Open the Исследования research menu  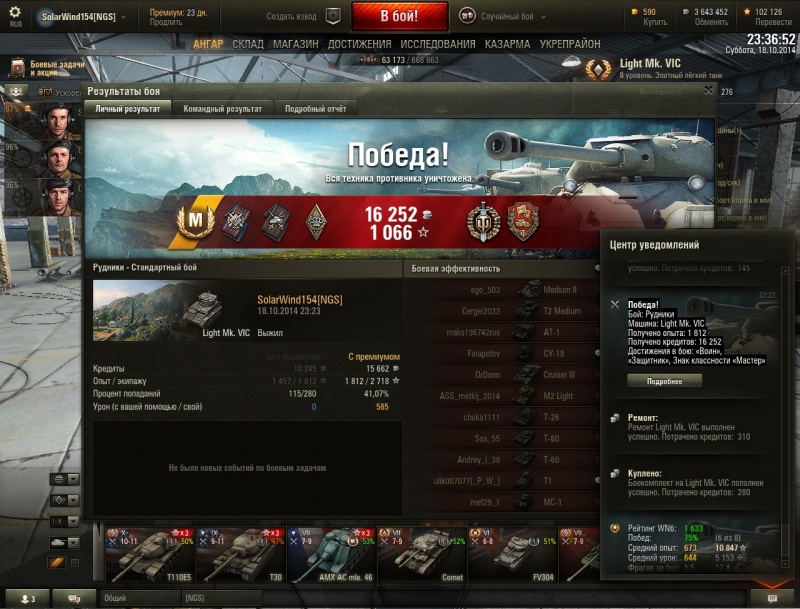tap(438, 45)
